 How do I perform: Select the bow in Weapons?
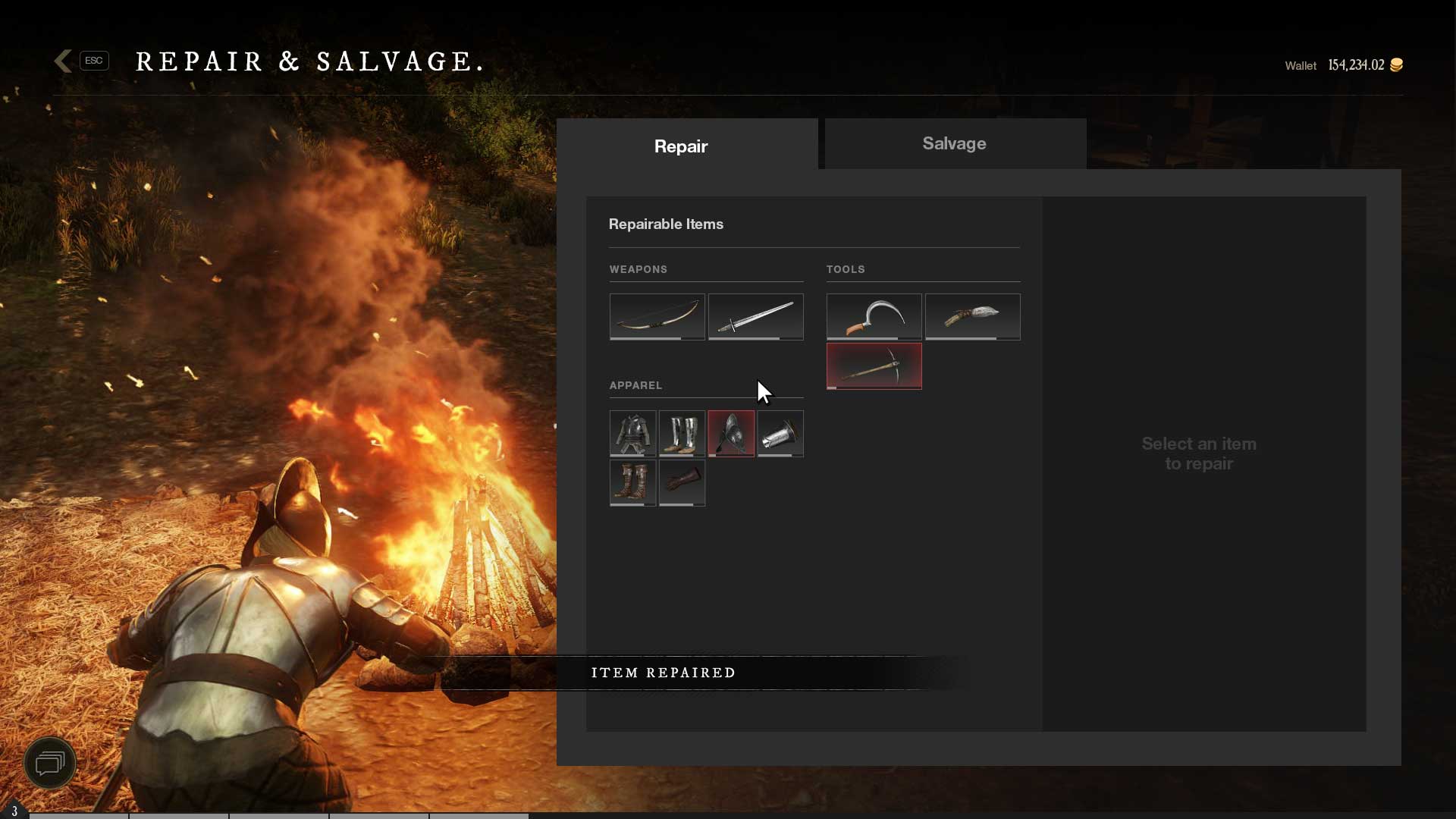click(x=657, y=316)
